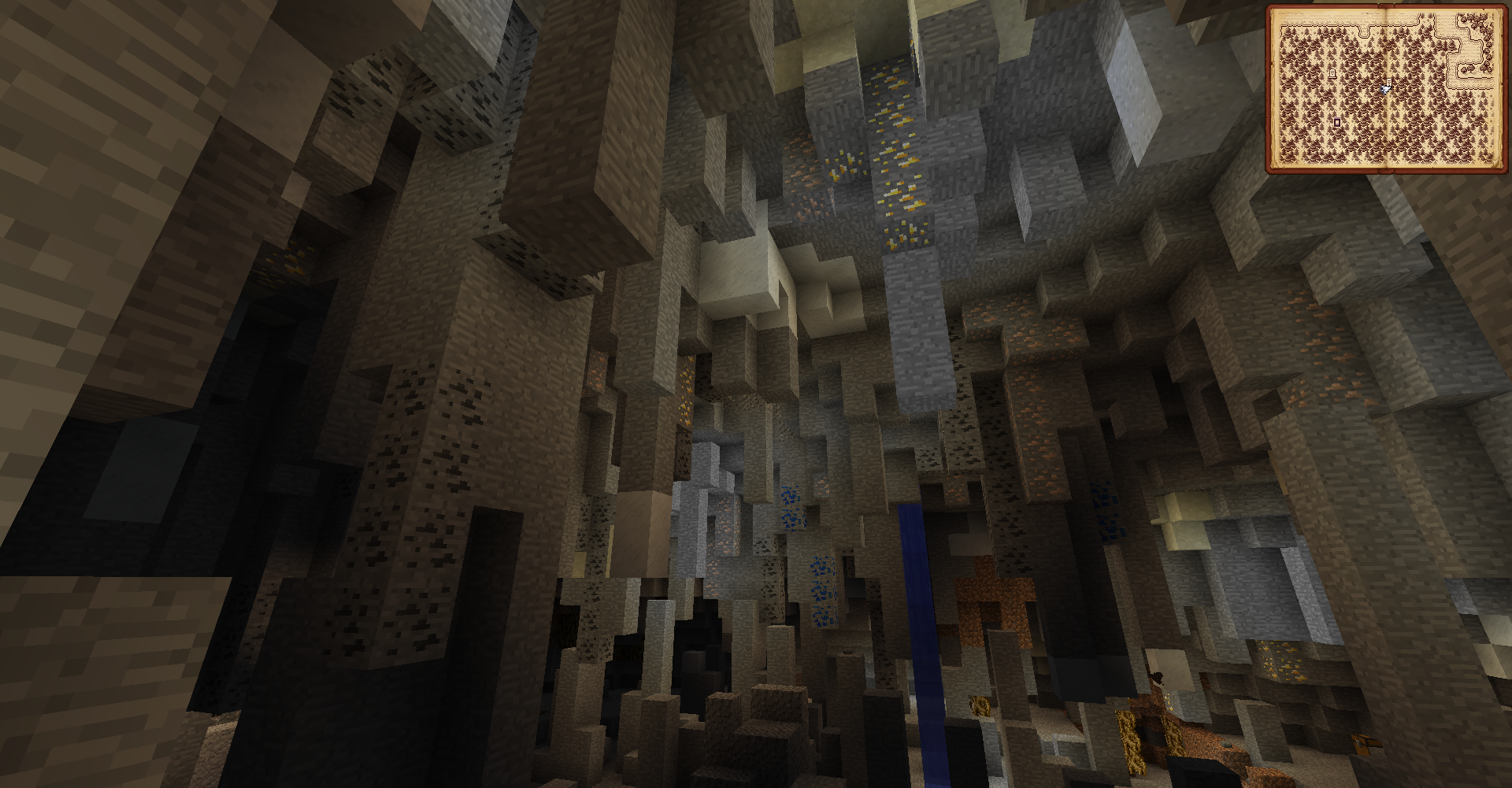1512x788 pixels.
Task: Select the gravestone marker on the left map page
Action: point(1333,72)
